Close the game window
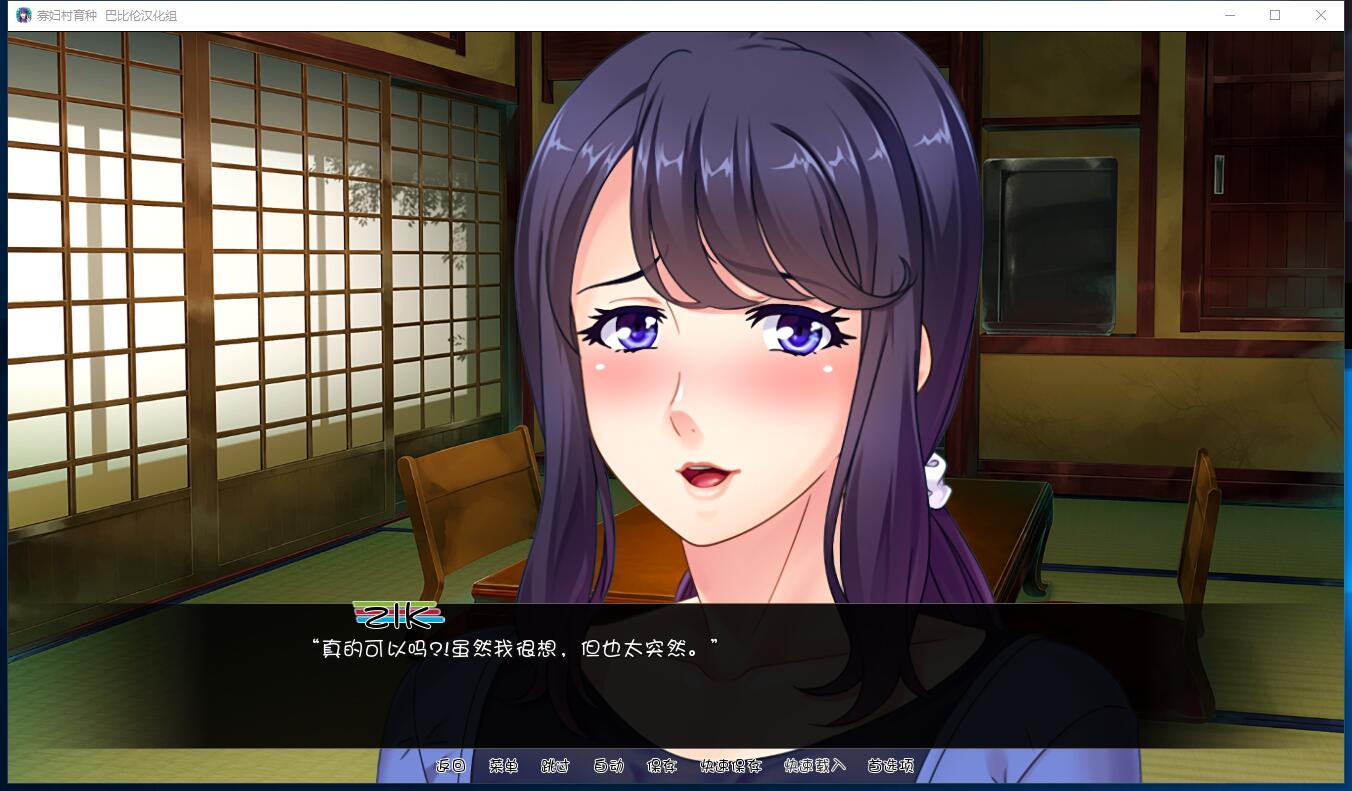1352x791 pixels. tap(1321, 15)
